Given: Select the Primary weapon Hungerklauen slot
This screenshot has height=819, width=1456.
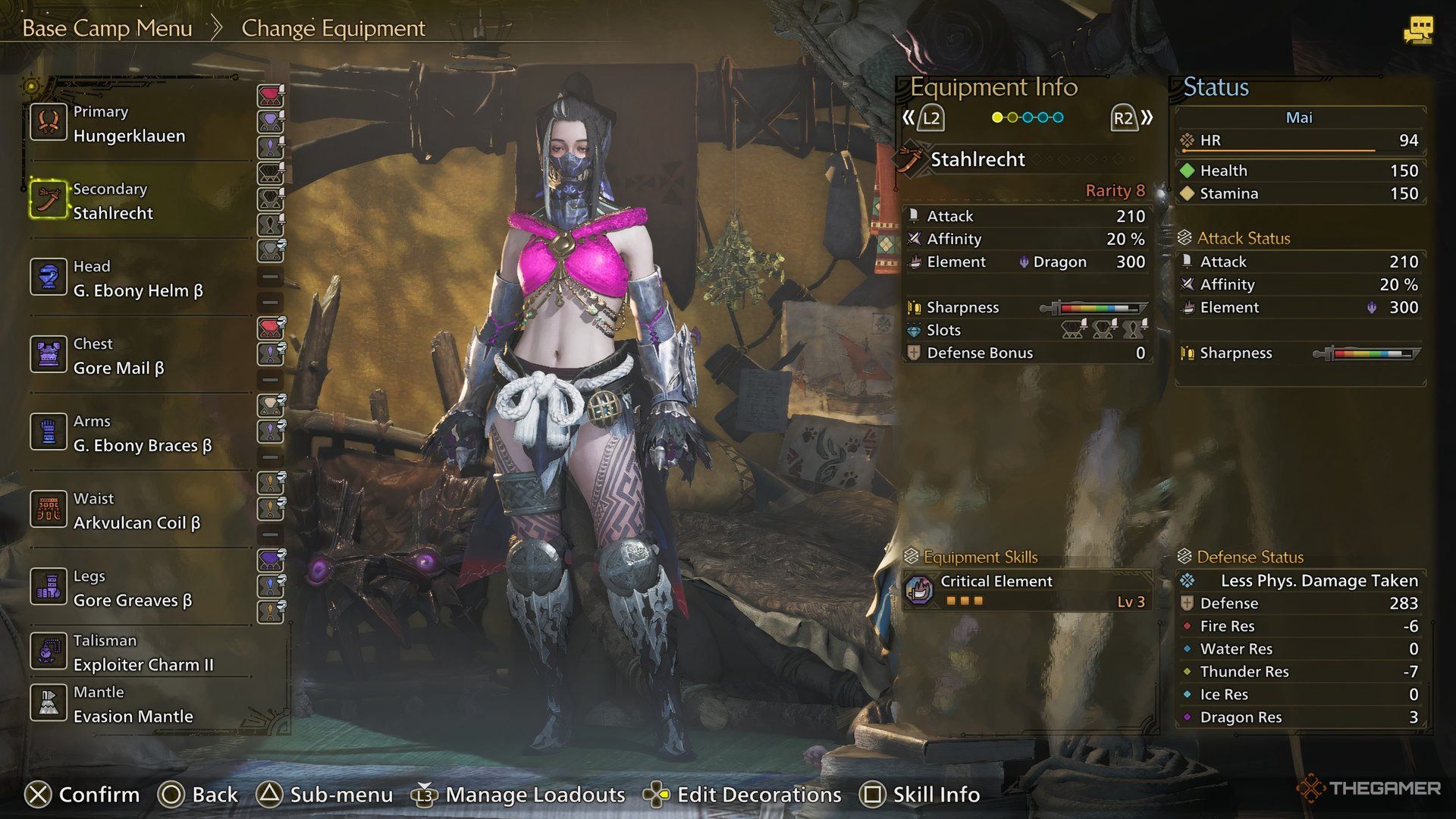Looking at the screenshot, I should pos(129,124).
